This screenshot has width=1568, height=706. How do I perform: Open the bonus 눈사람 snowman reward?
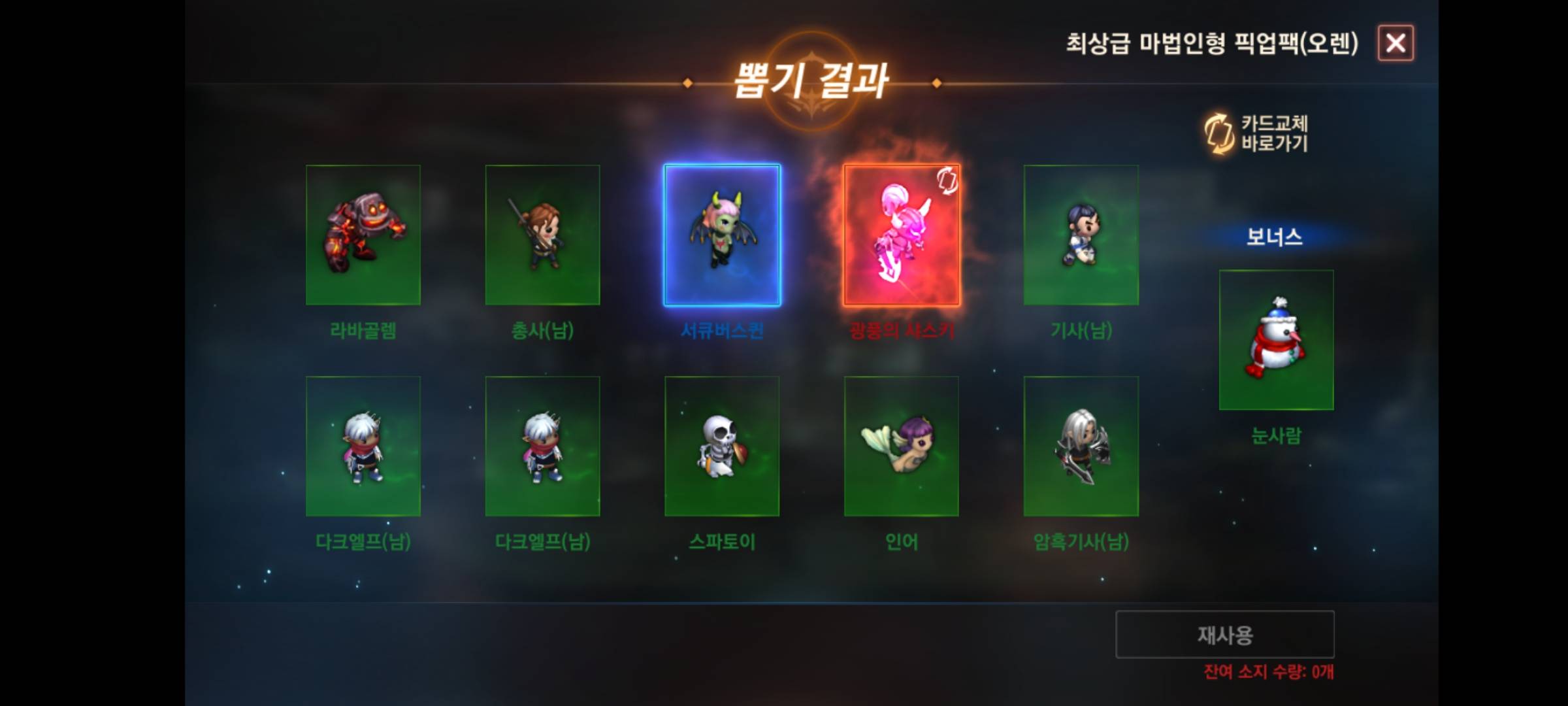1275,338
